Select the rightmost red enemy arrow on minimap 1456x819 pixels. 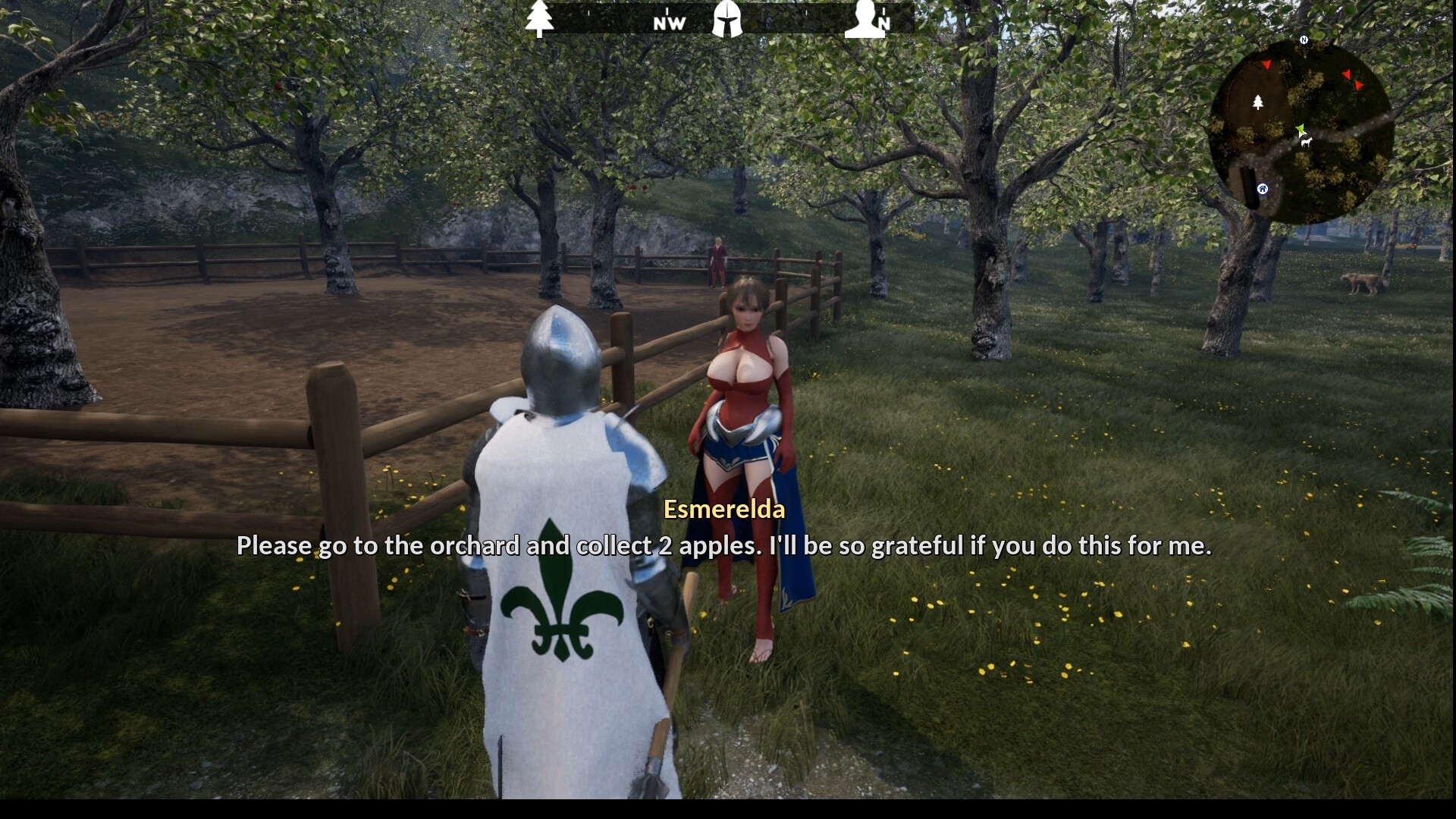point(1357,85)
